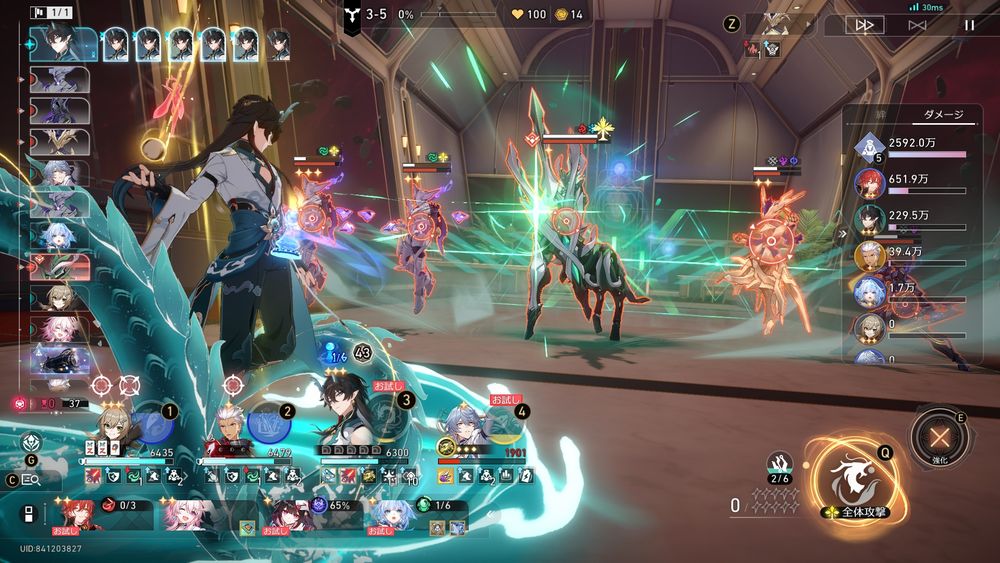This screenshot has width=1000, height=563.
Task: Select the active turn portrait in action order
Action: 62,43
